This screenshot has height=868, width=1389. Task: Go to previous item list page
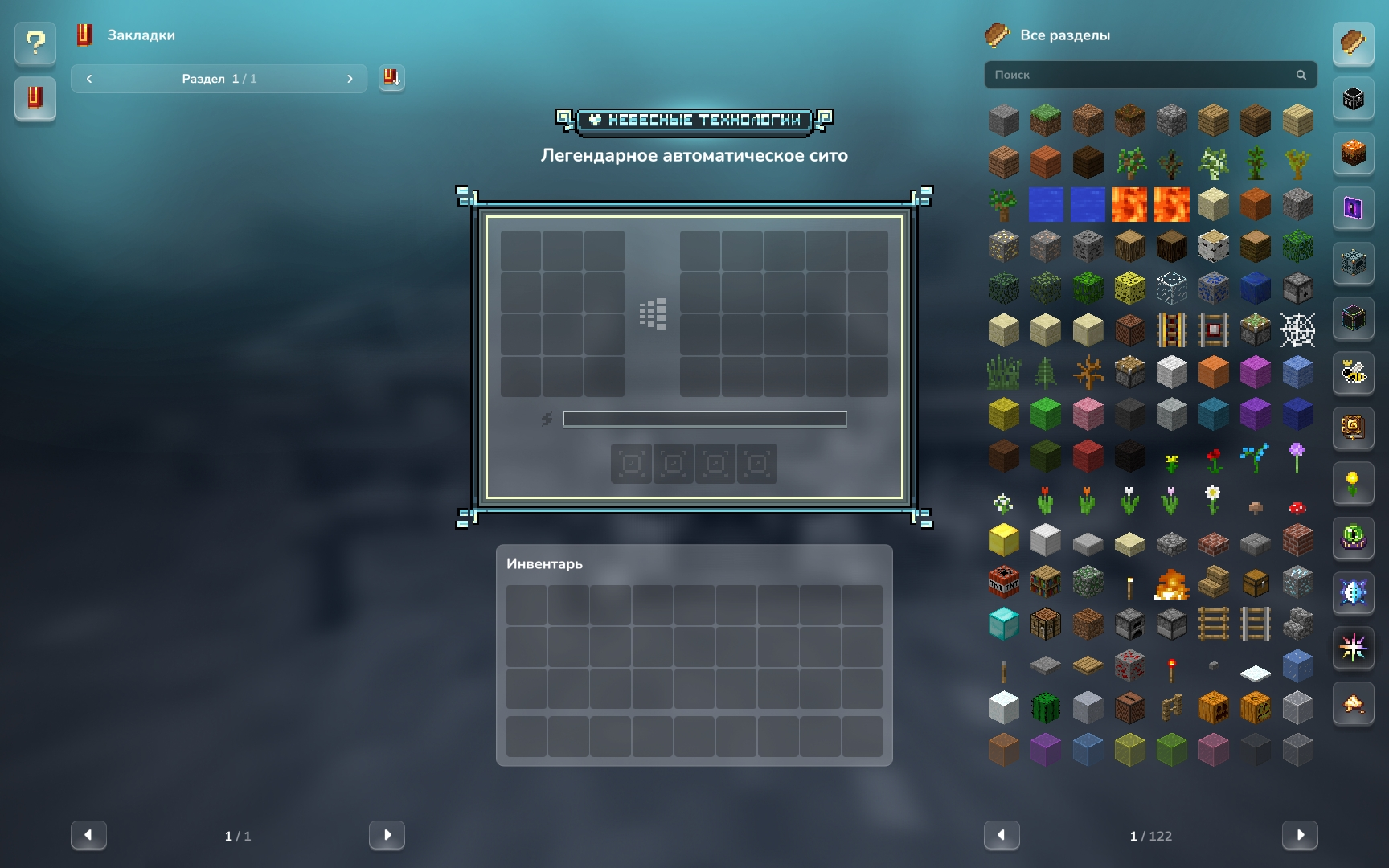tap(1002, 835)
